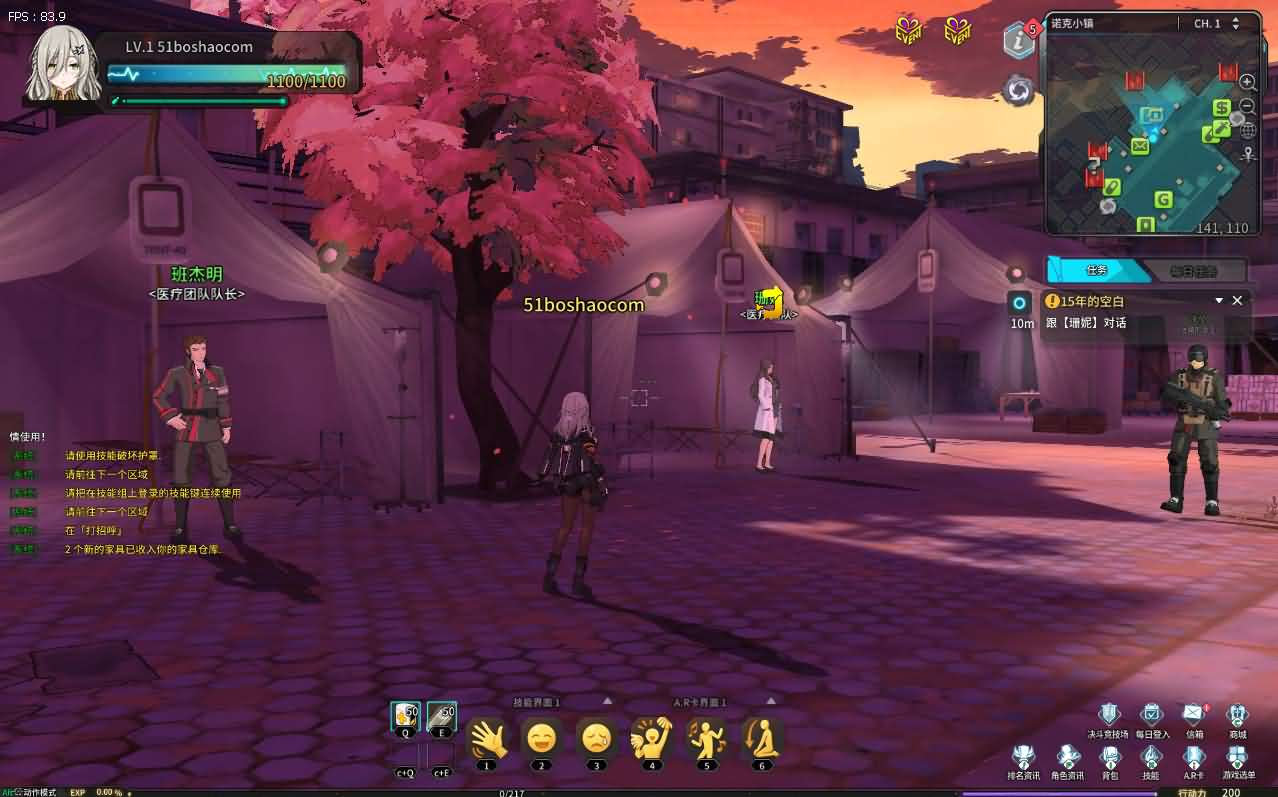Viewport: 1278px width, 797px height.
Task: Open the info notification icon with badge 5
Action: (x=1019, y=41)
